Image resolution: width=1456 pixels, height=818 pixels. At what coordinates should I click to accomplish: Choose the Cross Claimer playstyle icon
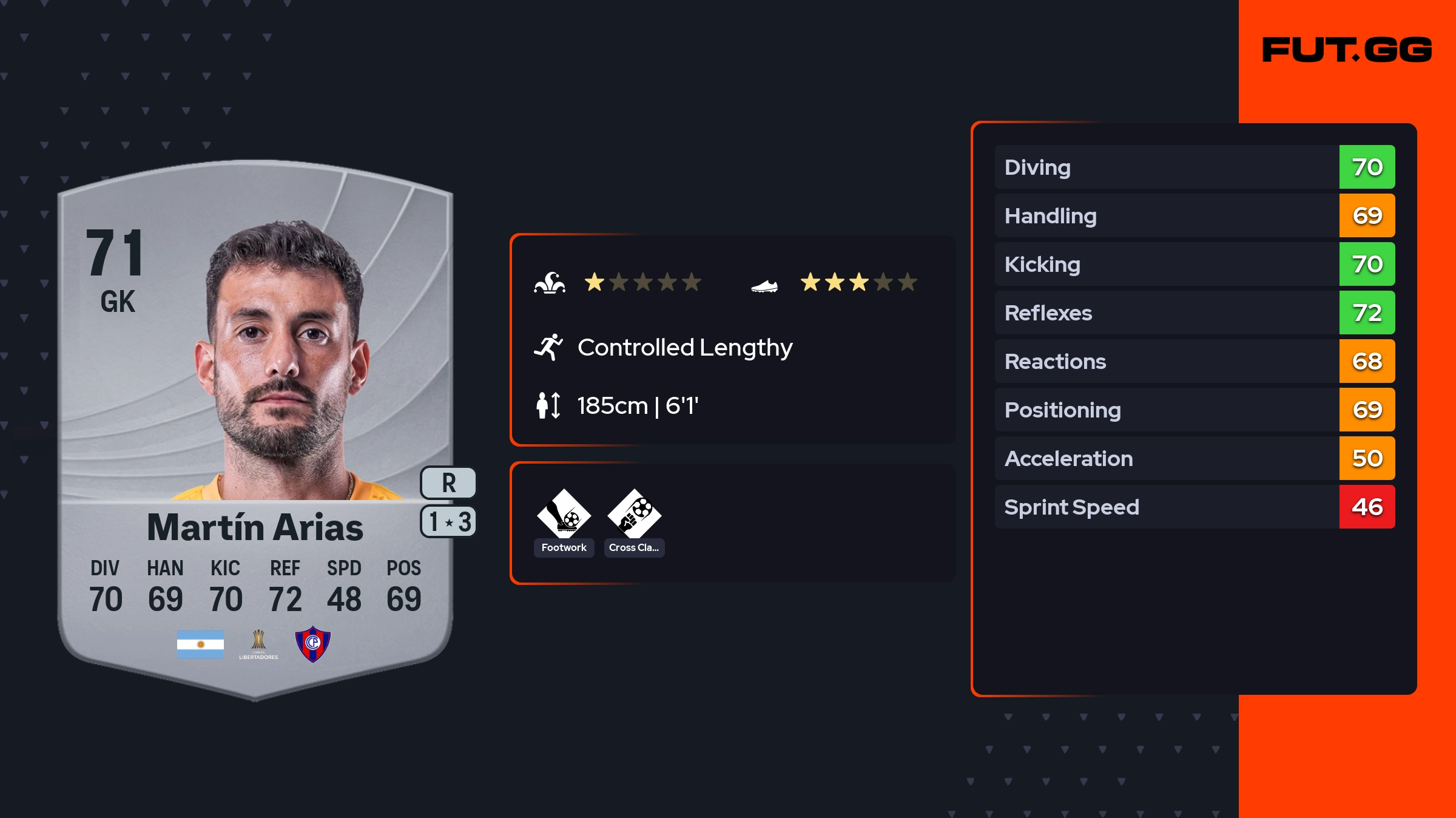click(634, 515)
